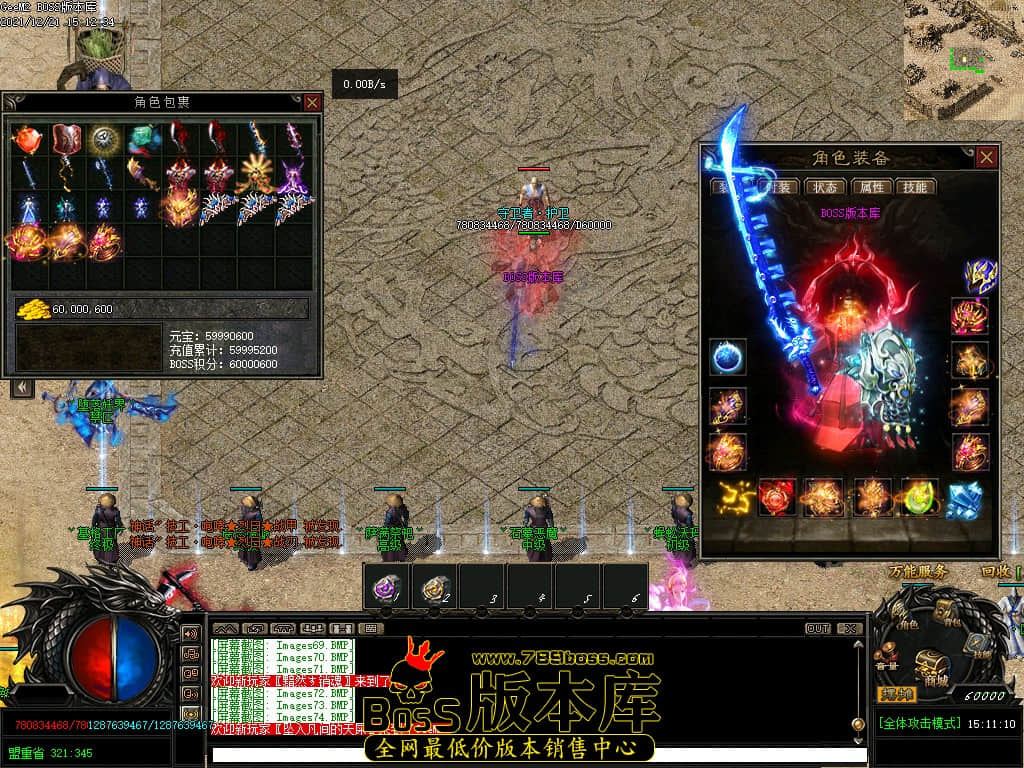The width and height of the screenshot is (1024, 768).
Task: Open the 角色 character menu icon
Action: 906,616
